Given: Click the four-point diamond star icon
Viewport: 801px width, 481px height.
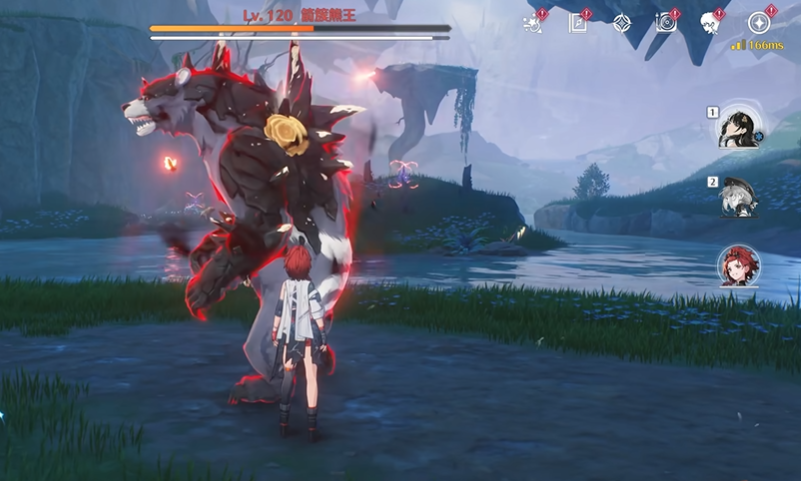Looking at the screenshot, I should (622, 23).
